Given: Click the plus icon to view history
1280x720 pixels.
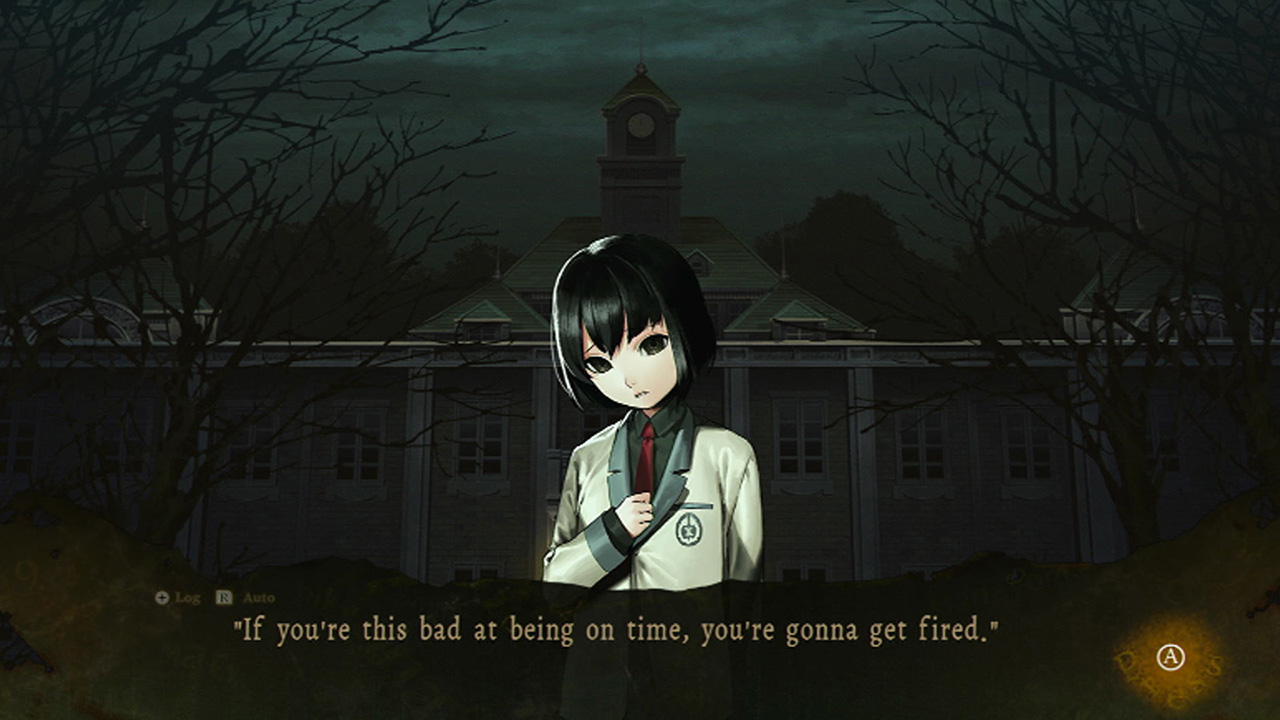Looking at the screenshot, I should point(162,597).
